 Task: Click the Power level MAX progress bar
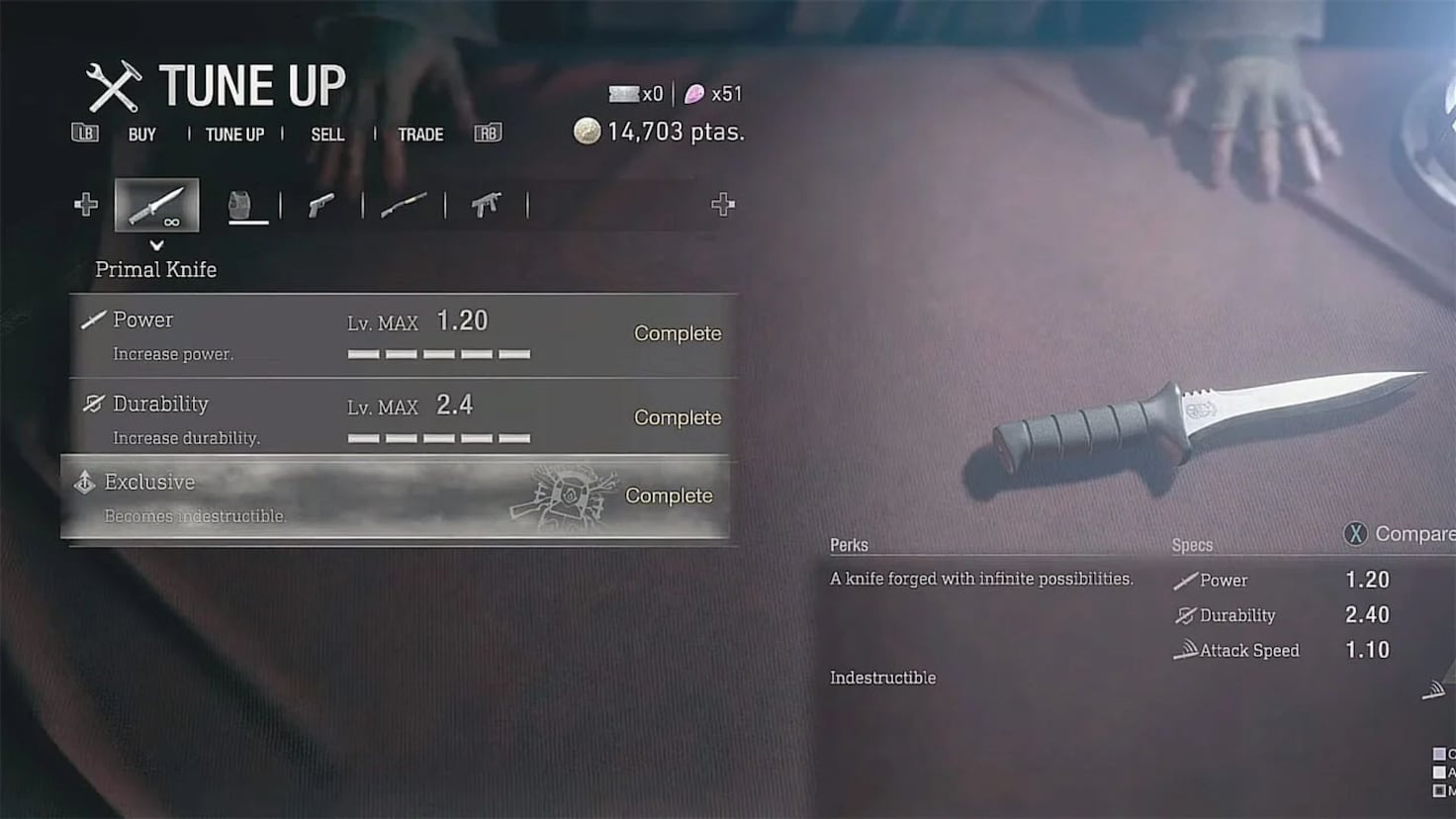click(x=438, y=352)
